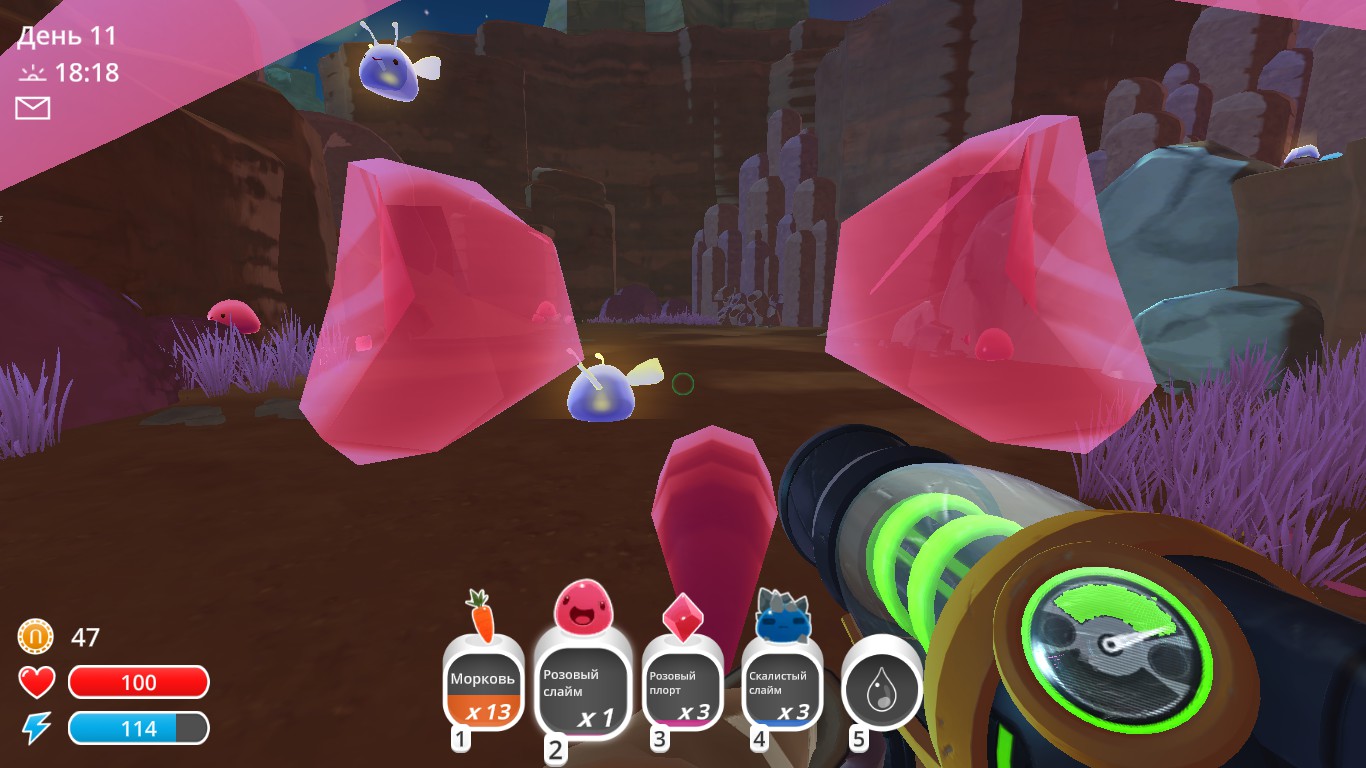The image size is (1366, 768).
Task: Click the red health bar showing 100
Action: [x=138, y=682]
